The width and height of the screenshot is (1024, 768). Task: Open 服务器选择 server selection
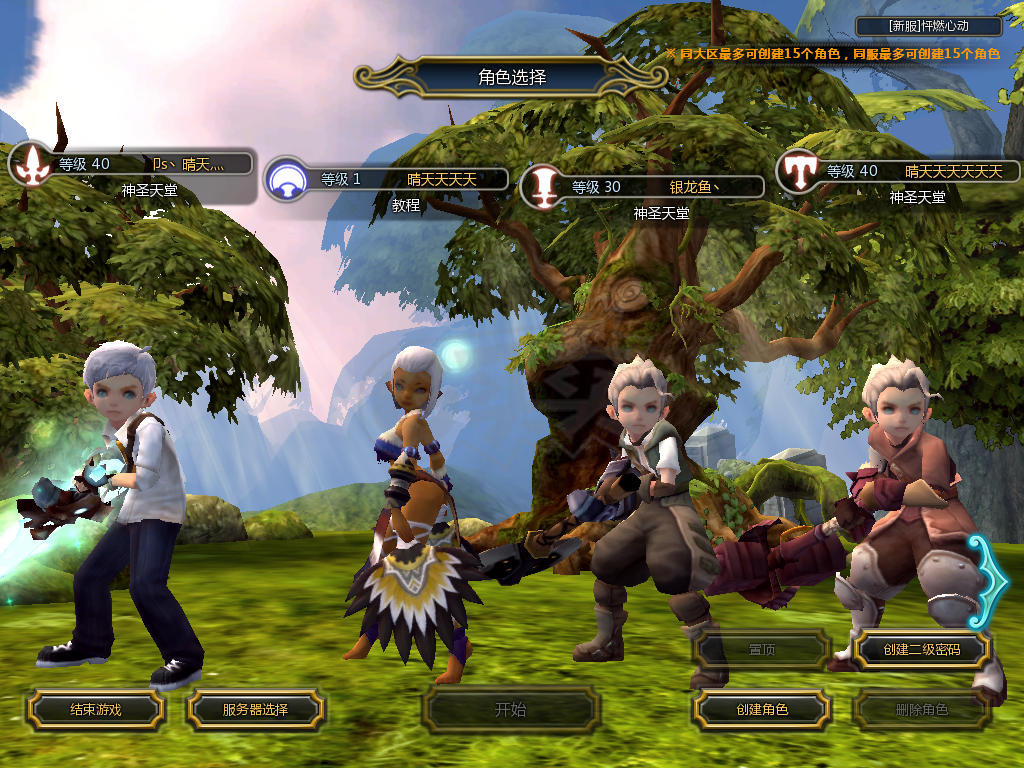click(255, 710)
